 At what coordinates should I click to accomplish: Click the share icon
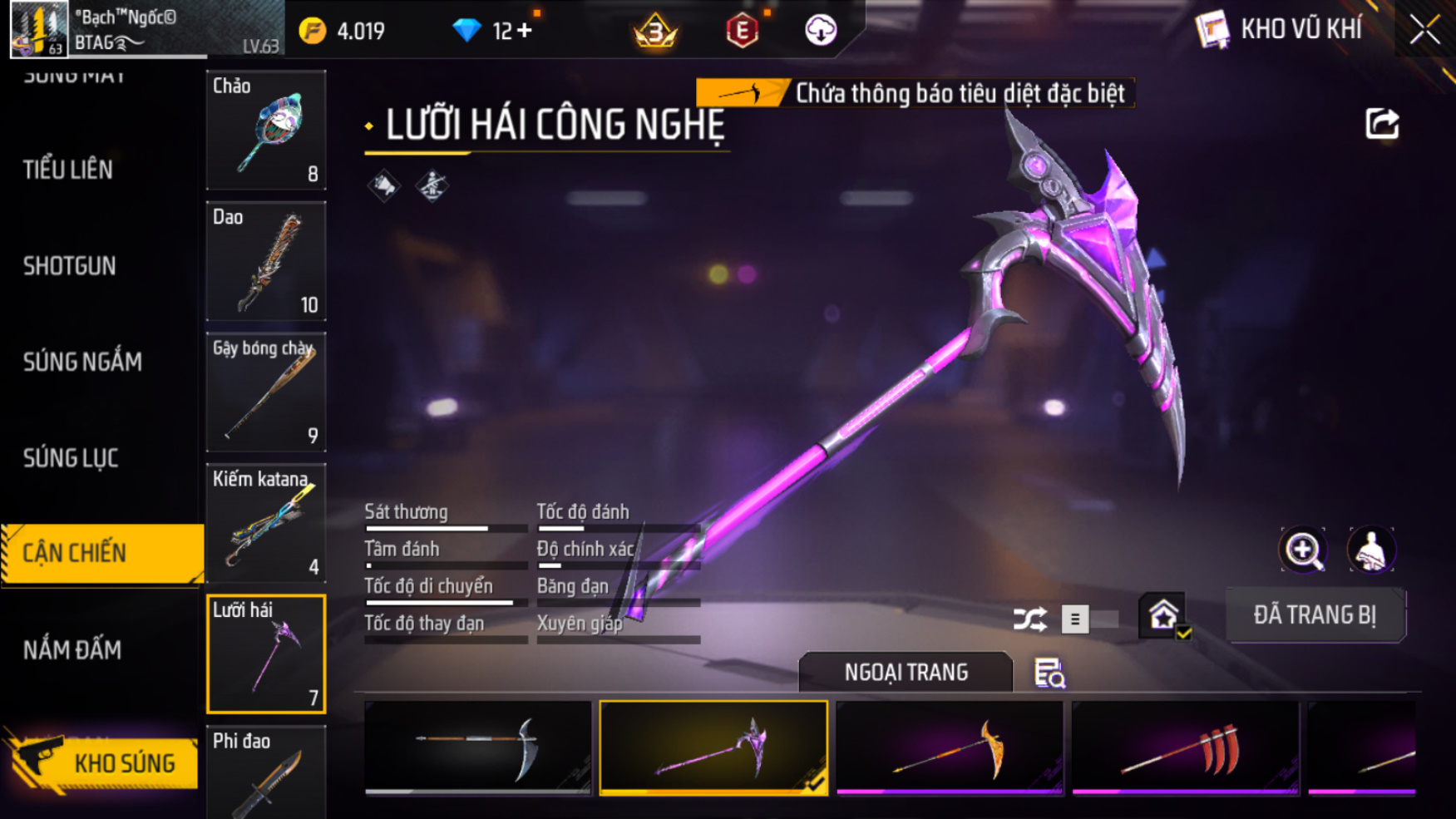point(1382,125)
